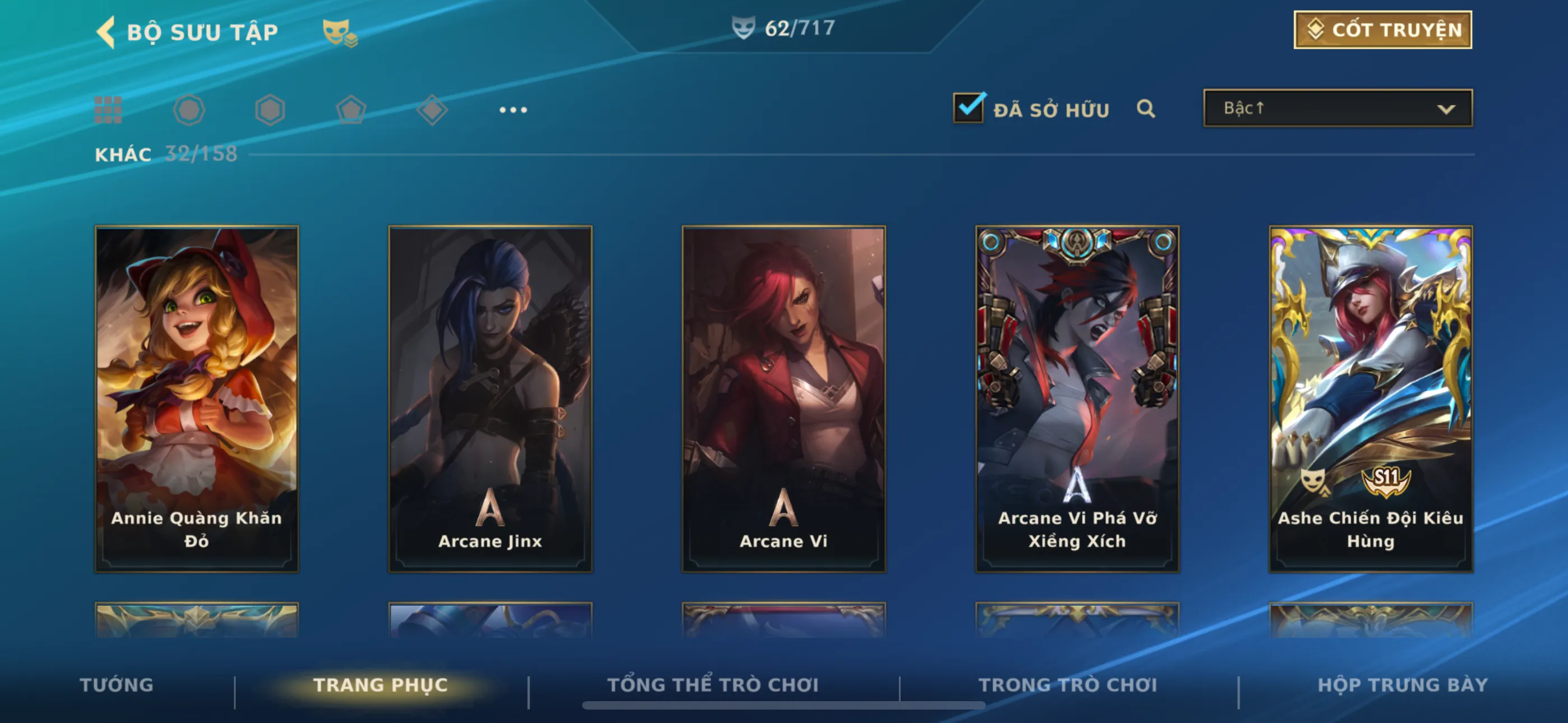
Task: Open the three-dot more filters option
Action: click(x=513, y=110)
